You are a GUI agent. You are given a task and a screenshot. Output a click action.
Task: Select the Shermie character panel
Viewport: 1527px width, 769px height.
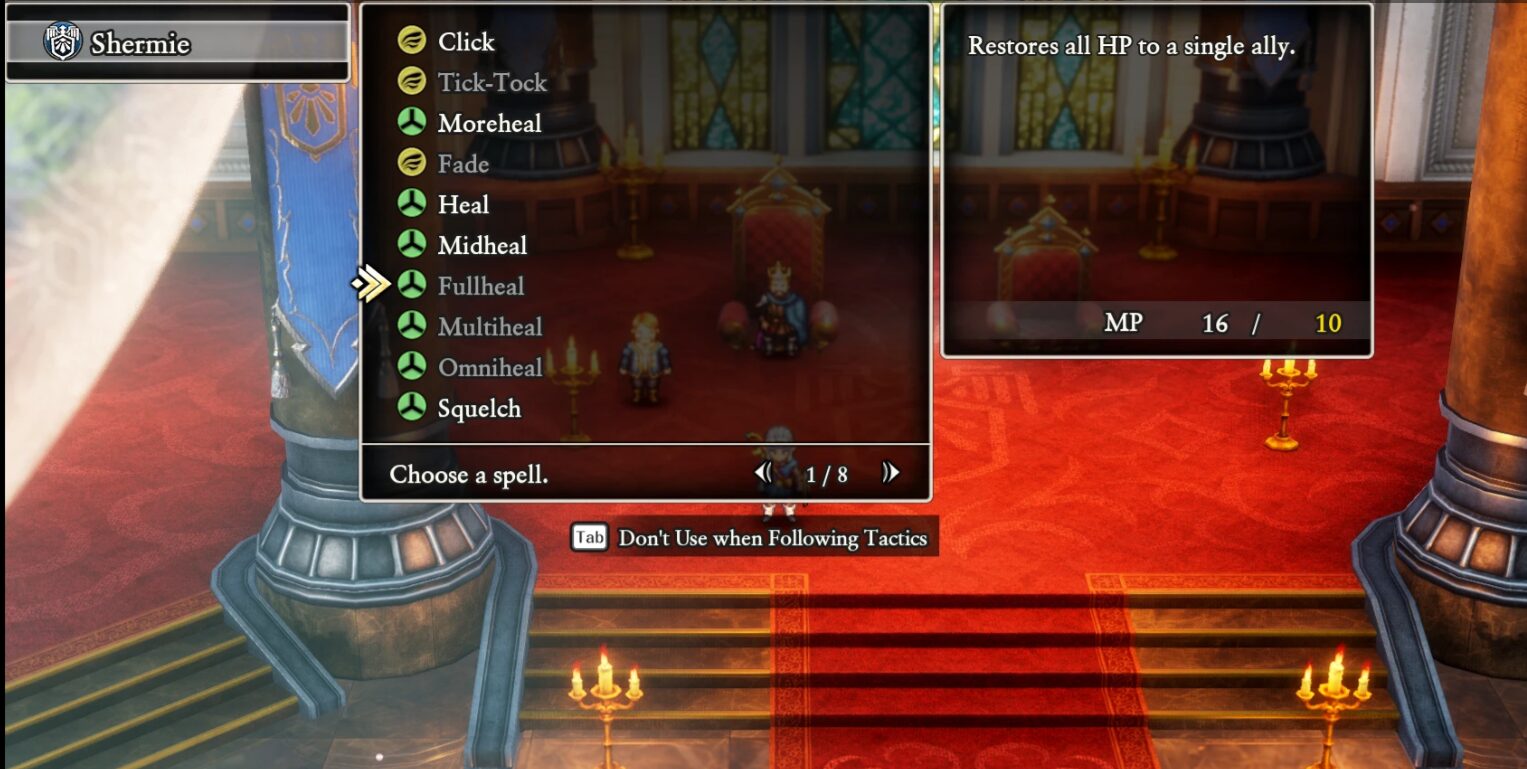[x=177, y=43]
